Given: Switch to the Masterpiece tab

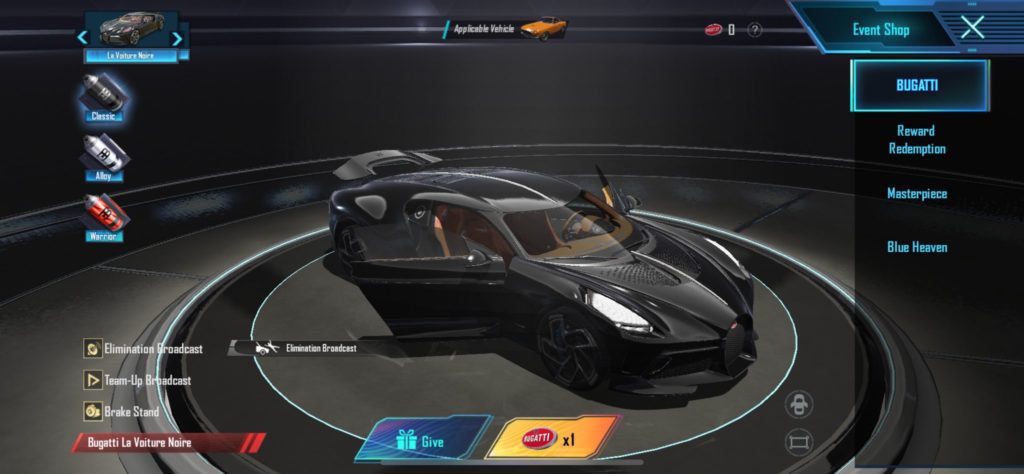Looking at the screenshot, I should (x=916, y=193).
